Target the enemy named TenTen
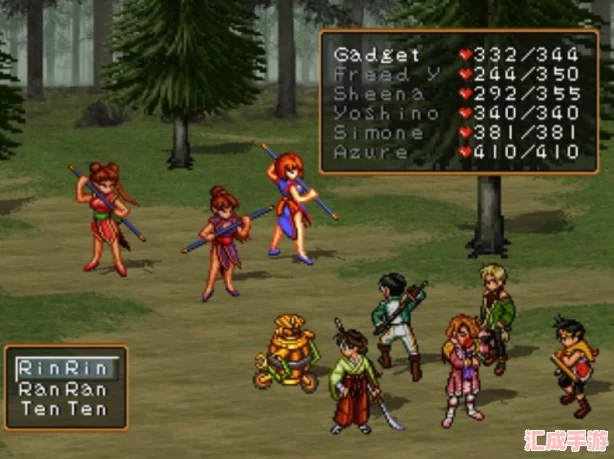 (64, 409)
